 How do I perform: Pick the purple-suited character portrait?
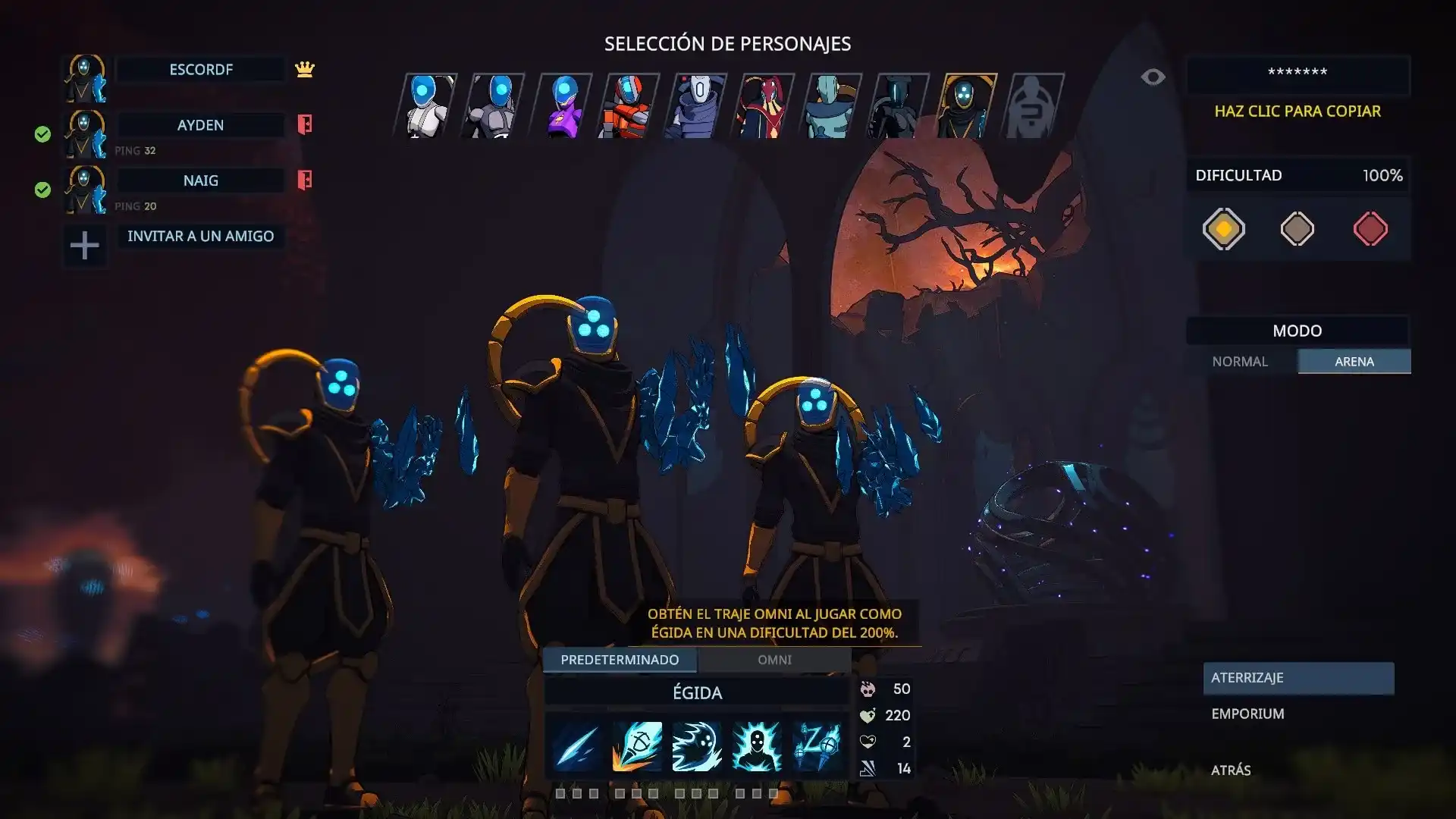click(x=562, y=105)
